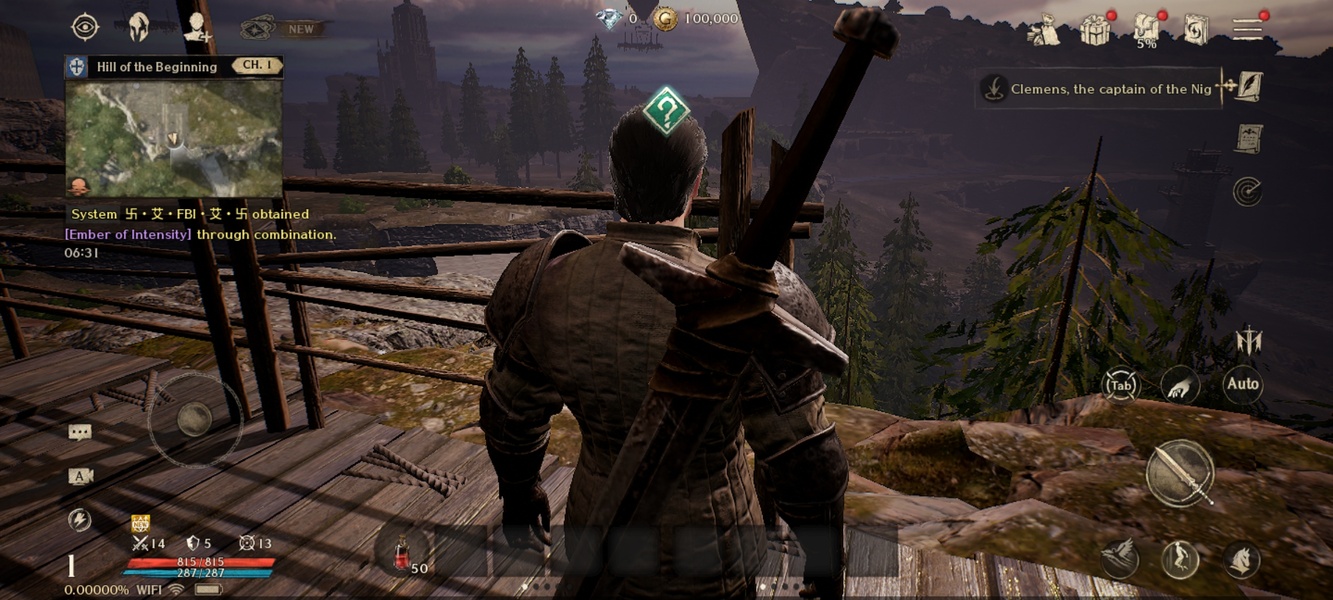The image size is (1333, 600).
Task: Open the eye view-mode icon
Action: click(86, 27)
